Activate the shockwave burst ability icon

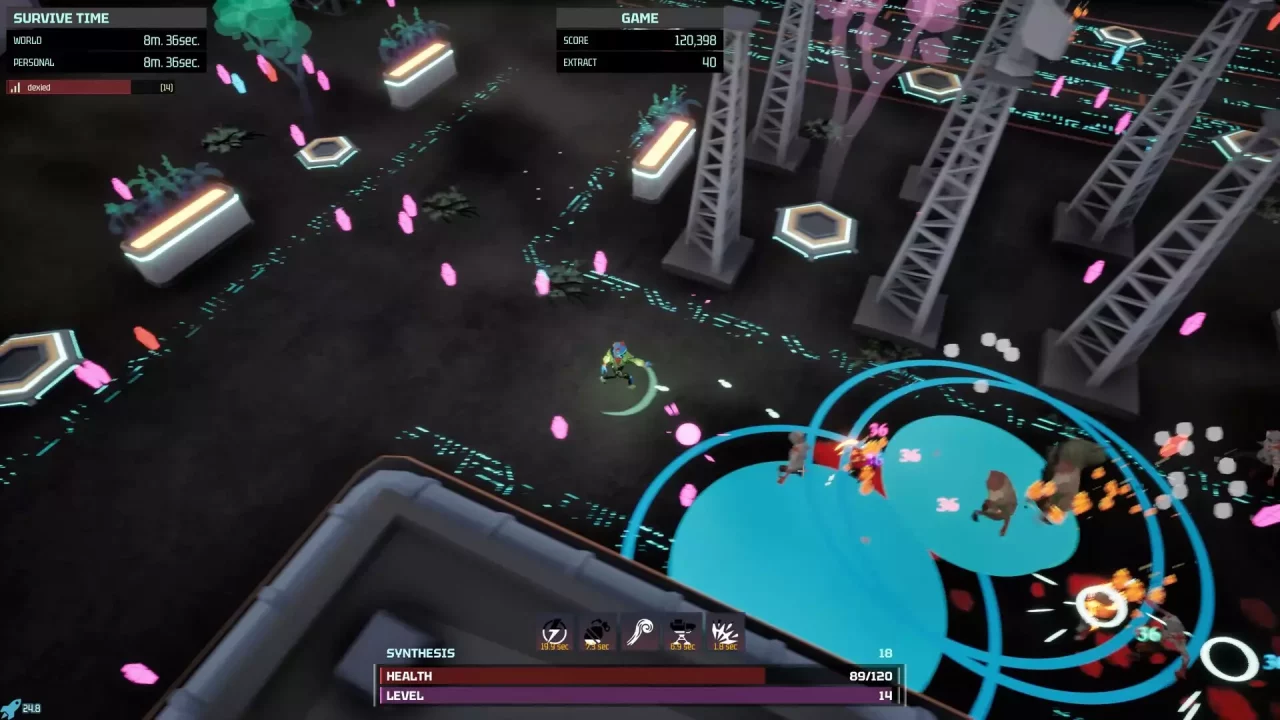coord(723,632)
